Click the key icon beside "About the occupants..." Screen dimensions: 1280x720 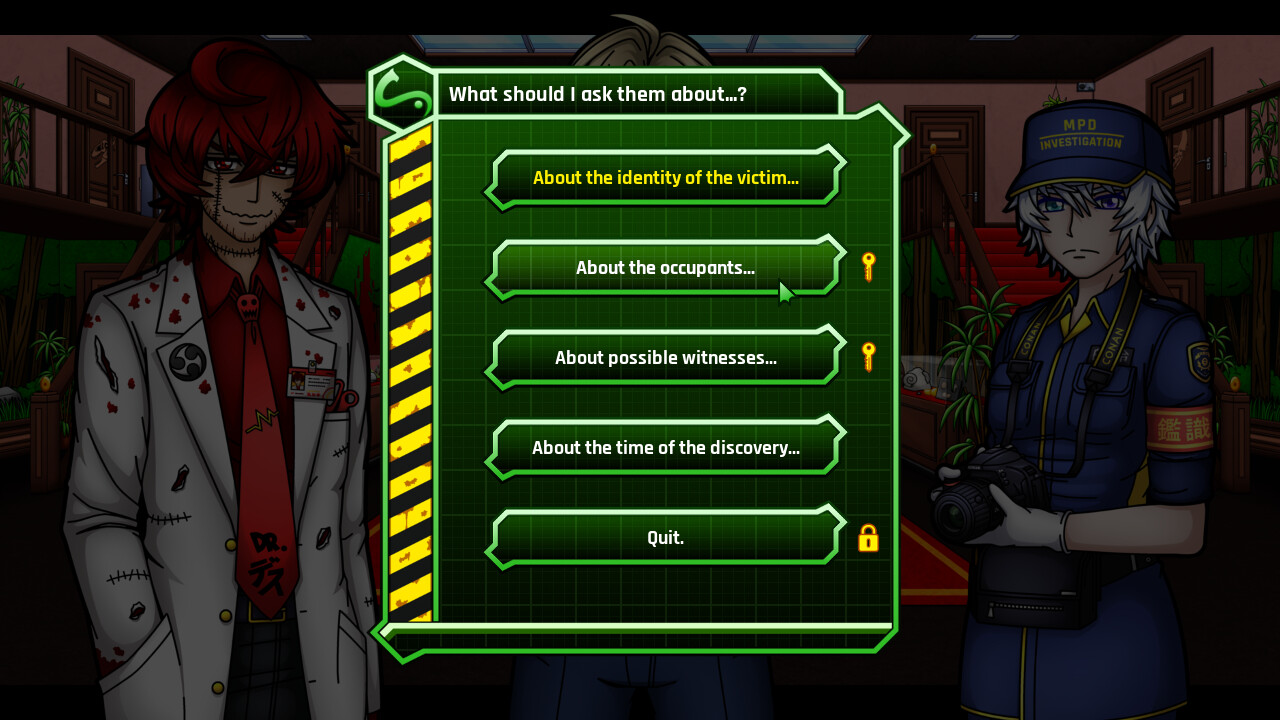pos(867,266)
